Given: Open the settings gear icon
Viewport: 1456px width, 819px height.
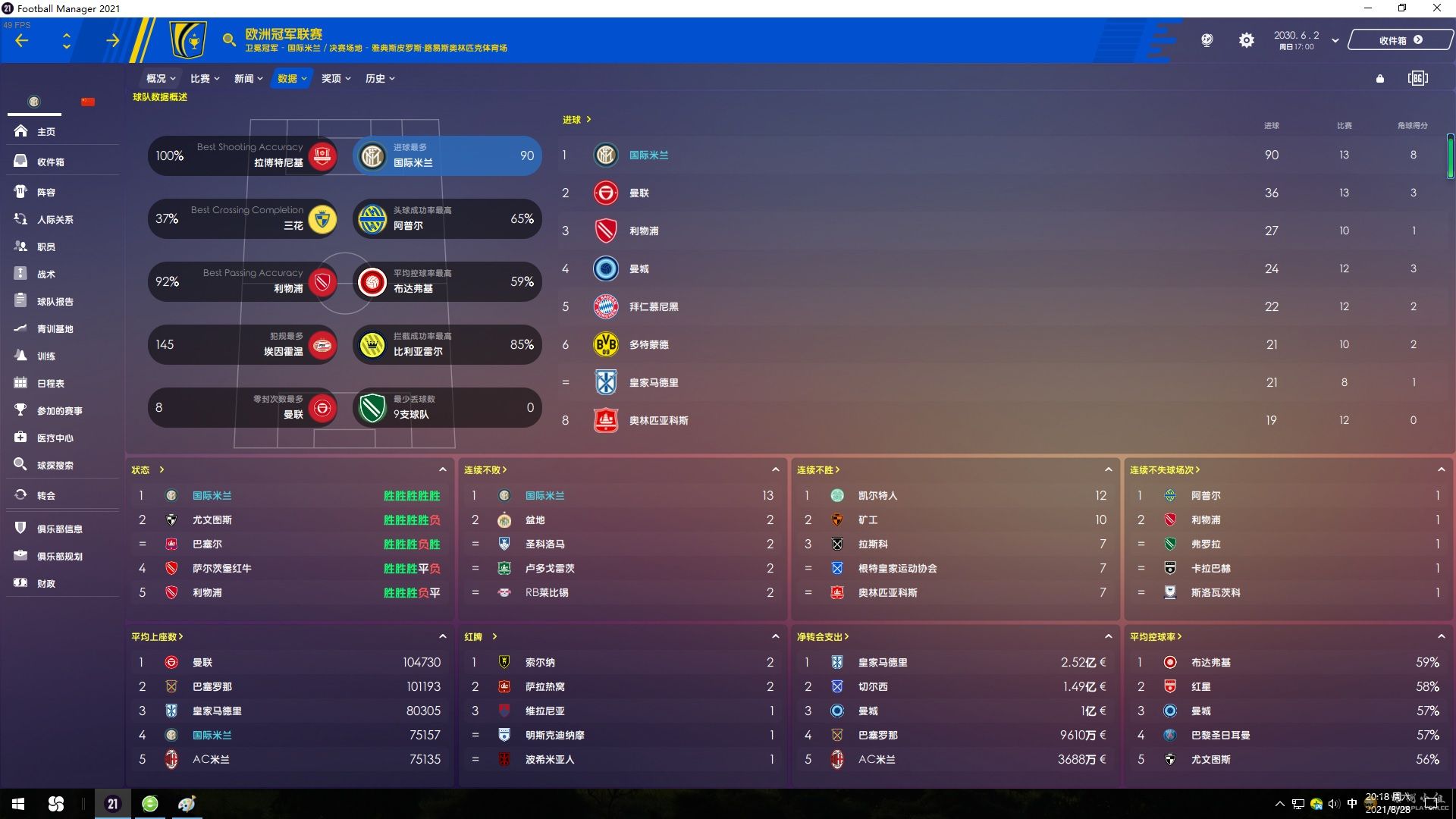Looking at the screenshot, I should click(x=1246, y=41).
